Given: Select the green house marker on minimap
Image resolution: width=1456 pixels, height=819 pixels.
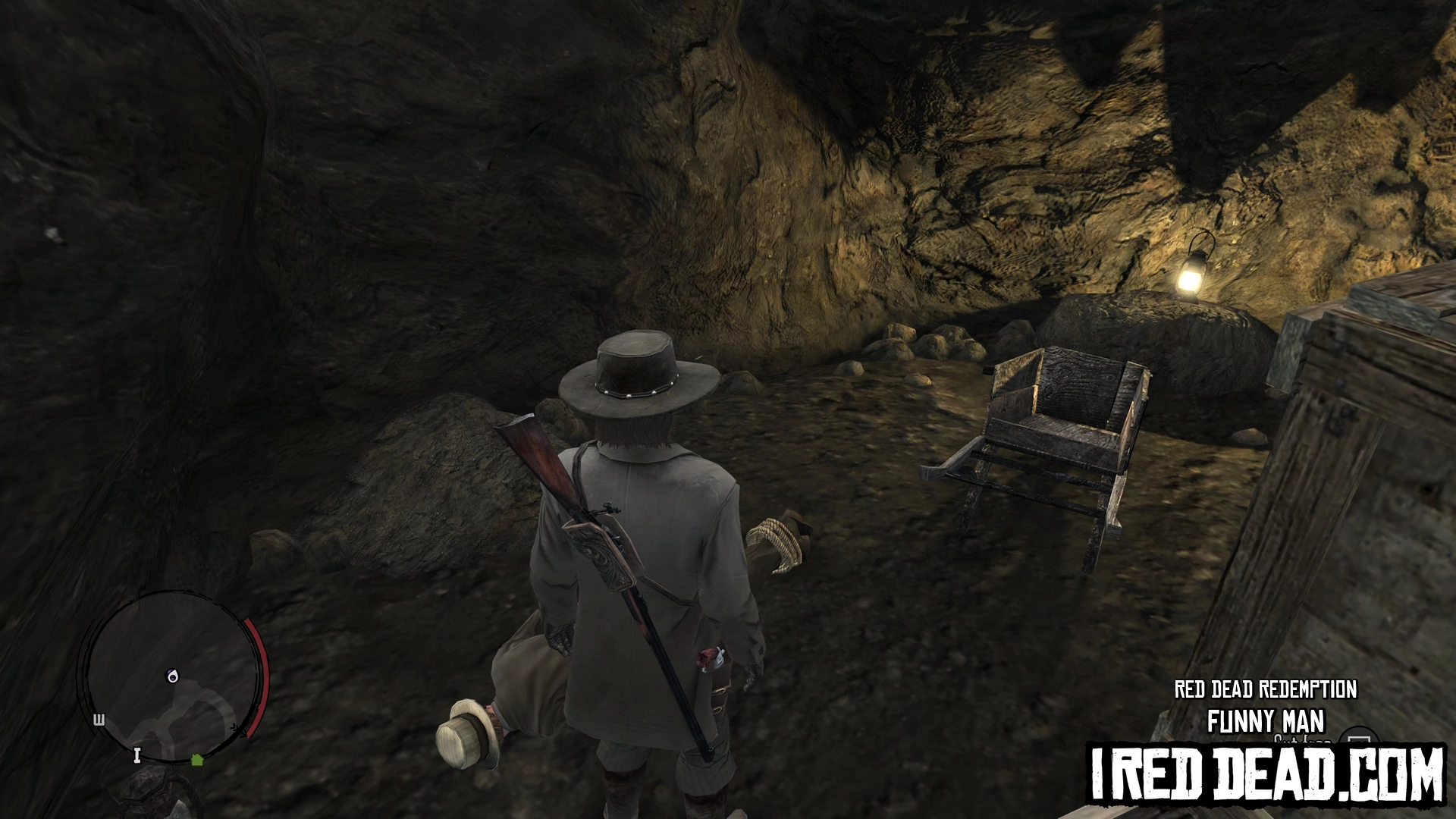Looking at the screenshot, I should click(x=197, y=758).
